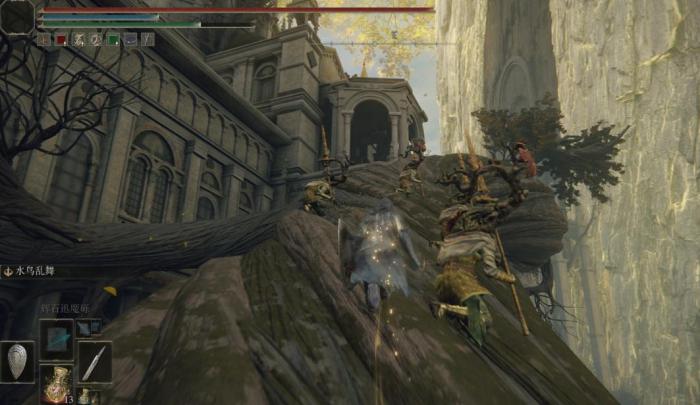Select the equipped shield slot
The width and height of the screenshot is (700, 405).
coord(17,362)
